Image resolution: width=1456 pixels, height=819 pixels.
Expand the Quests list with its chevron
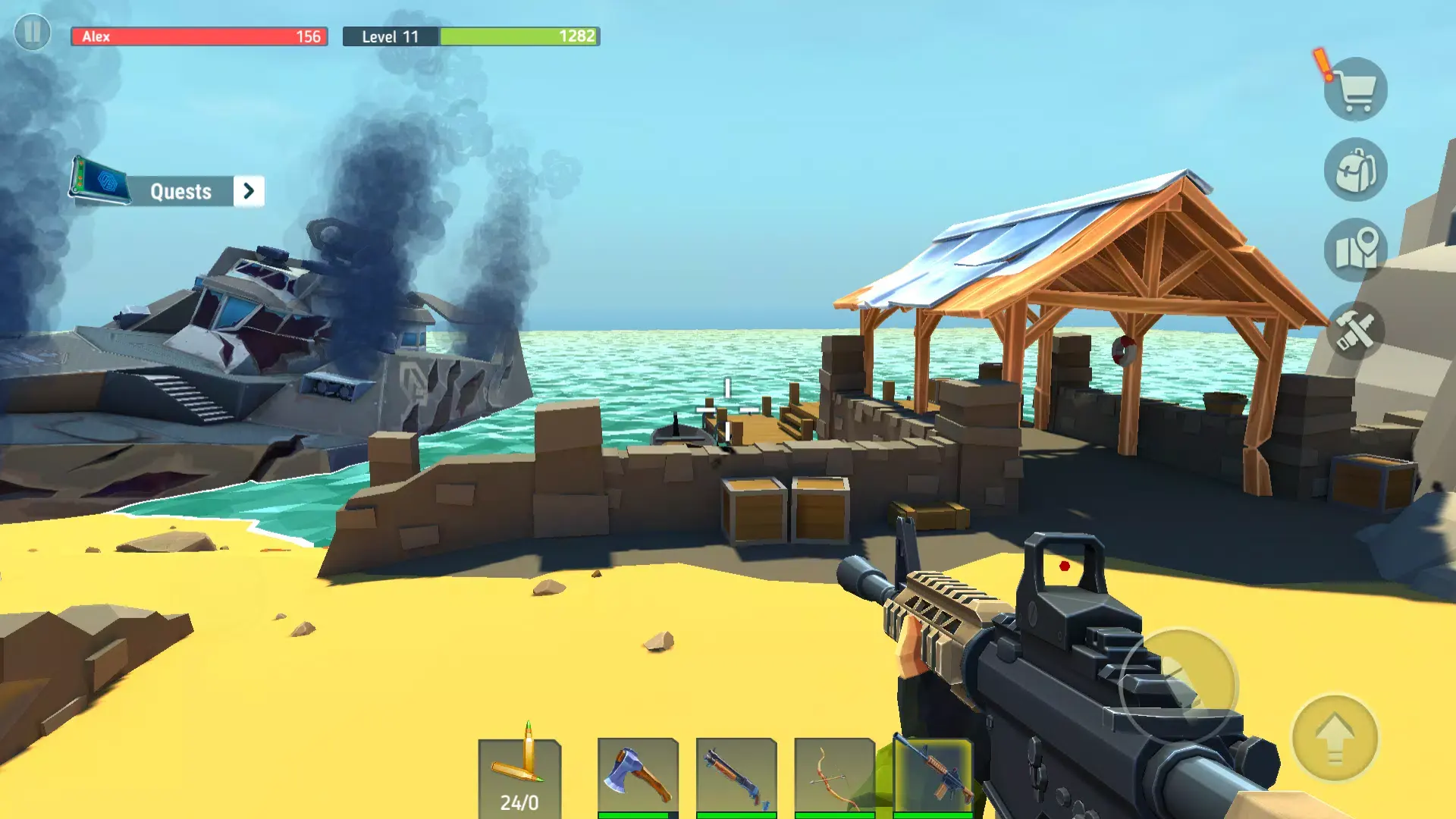(x=249, y=191)
